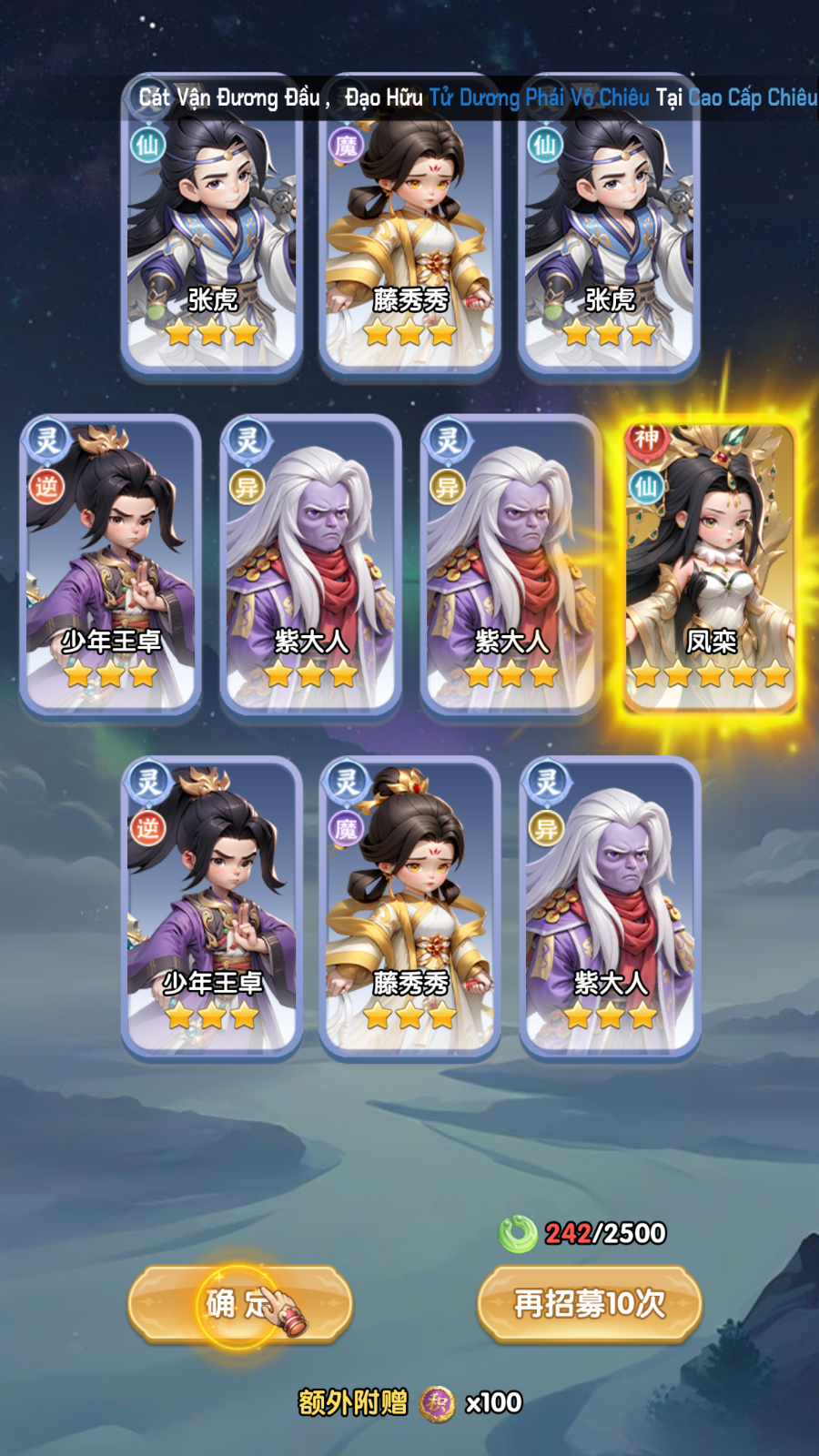Select the five-star 凤栾 card

click(x=710, y=564)
